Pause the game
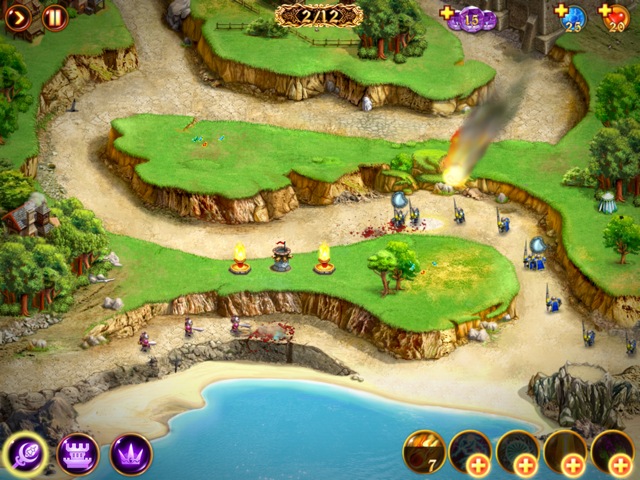The width and height of the screenshot is (640, 480). pyautogui.click(x=55, y=16)
